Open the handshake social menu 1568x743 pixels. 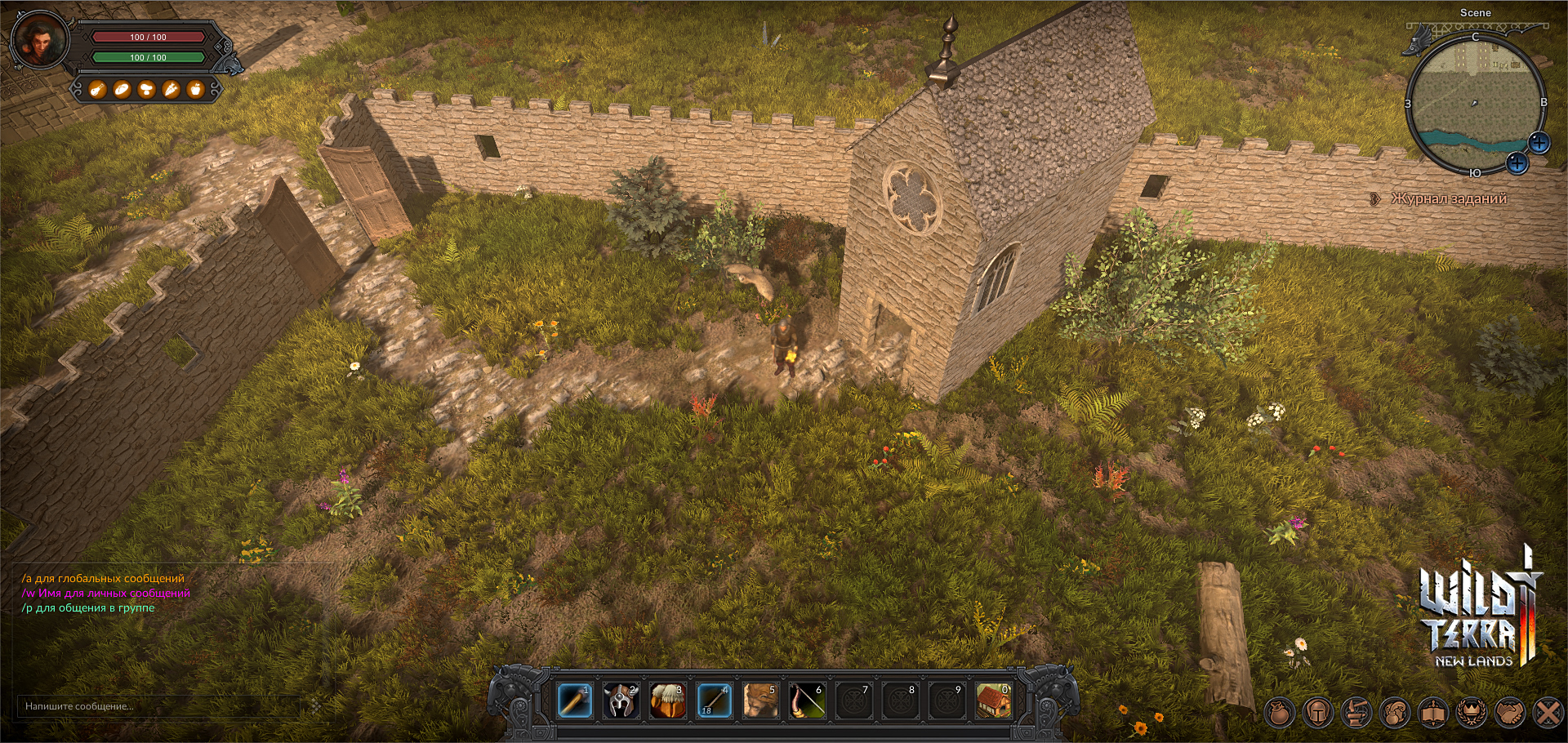tap(1510, 713)
